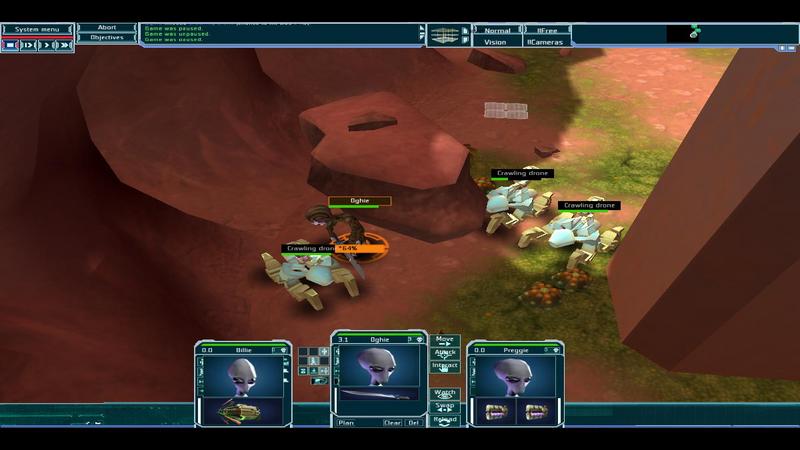
Task: Select Oghie's portrait
Action: coord(379,366)
